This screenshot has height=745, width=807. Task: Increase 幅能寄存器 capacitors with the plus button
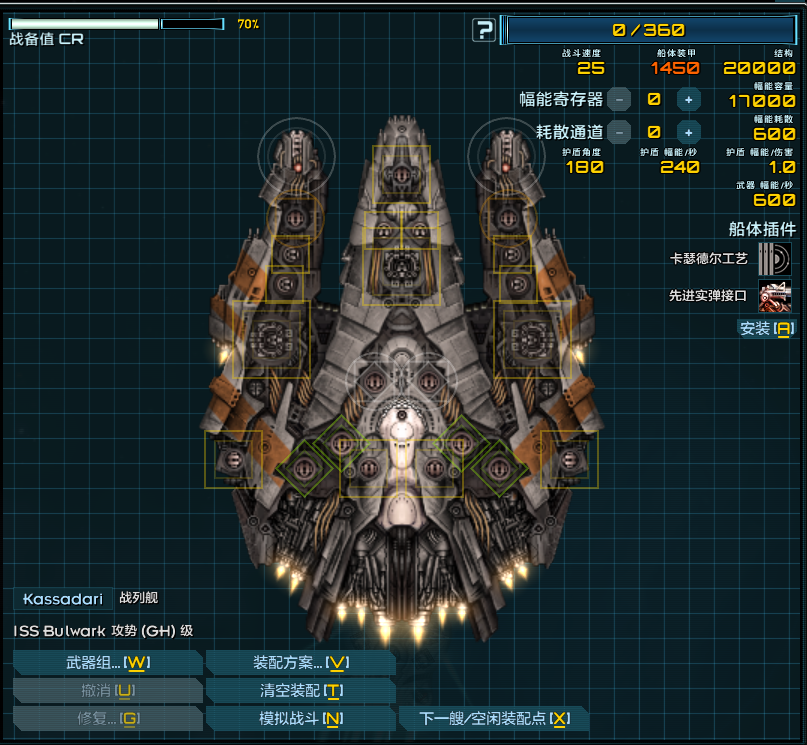[688, 99]
